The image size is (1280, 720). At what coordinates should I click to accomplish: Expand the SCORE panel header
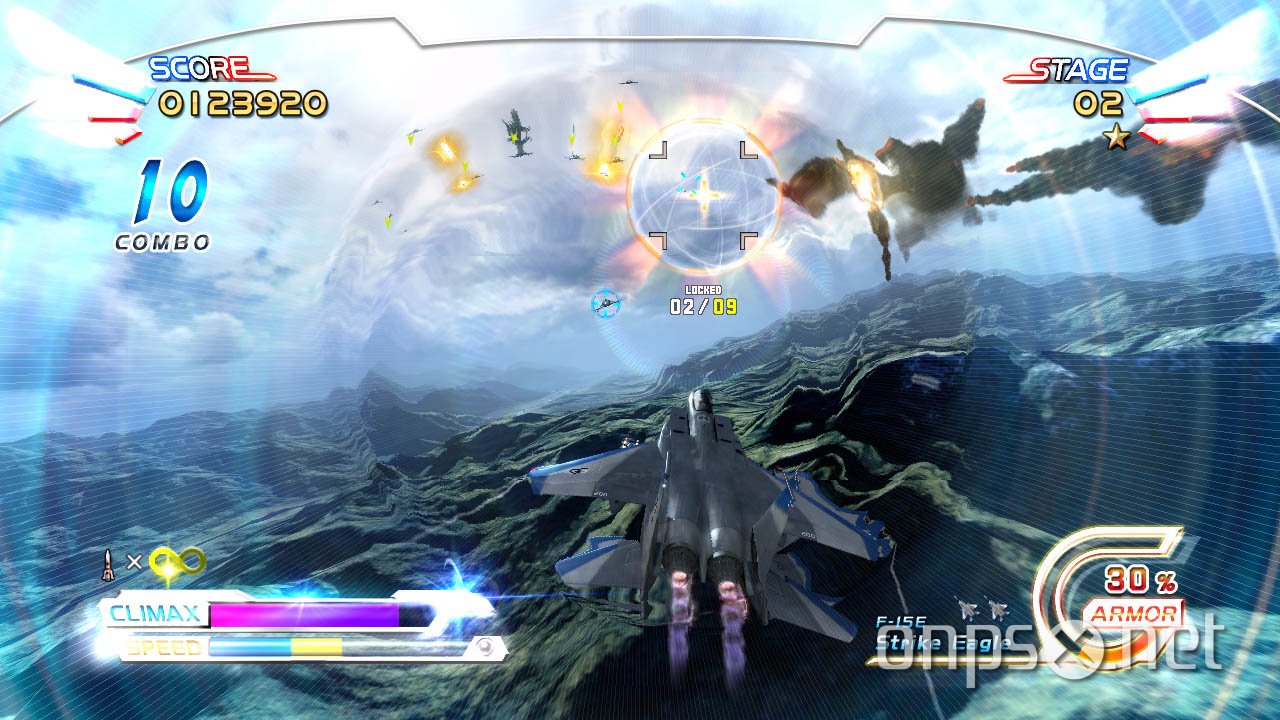[x=197, y=70]
